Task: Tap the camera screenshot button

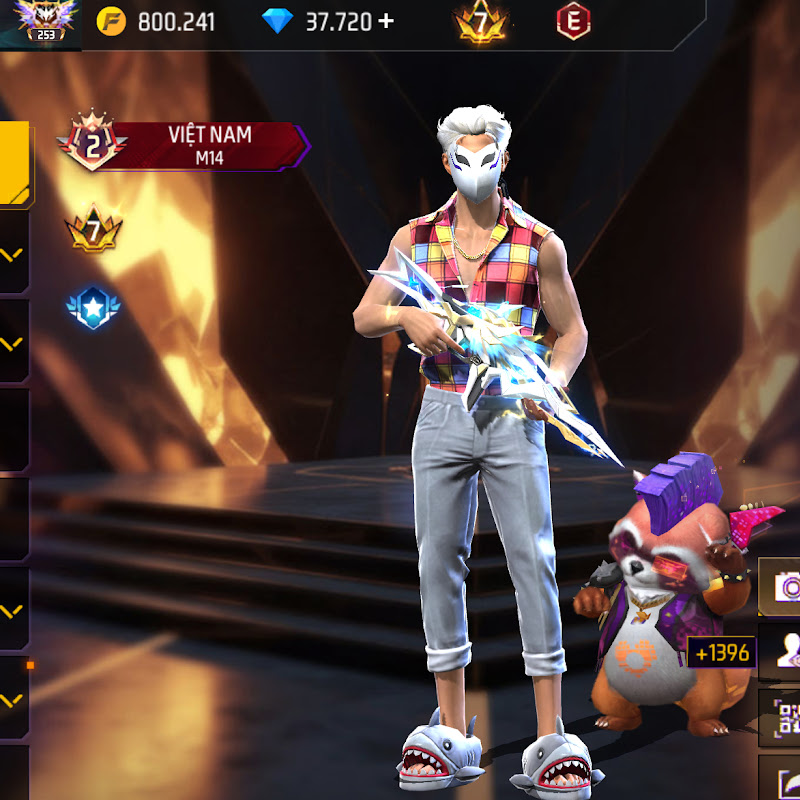Action: [781, 587]
